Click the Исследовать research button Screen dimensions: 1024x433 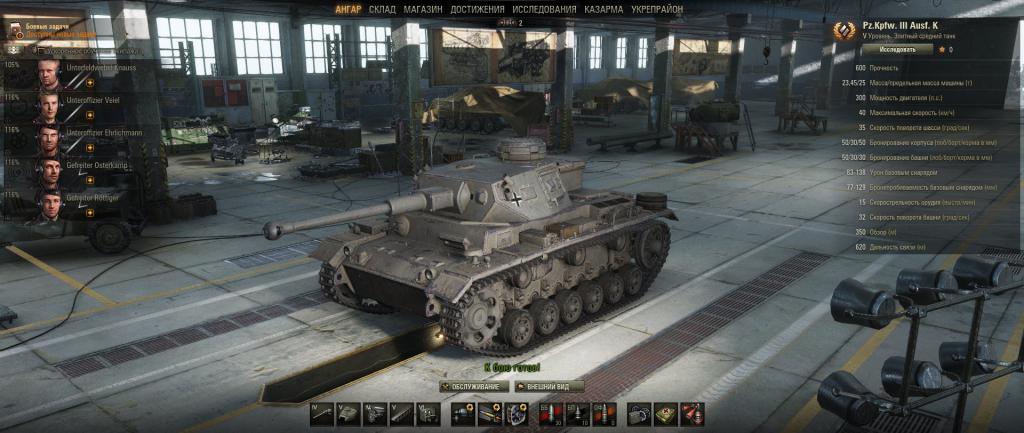pos(883,48)
